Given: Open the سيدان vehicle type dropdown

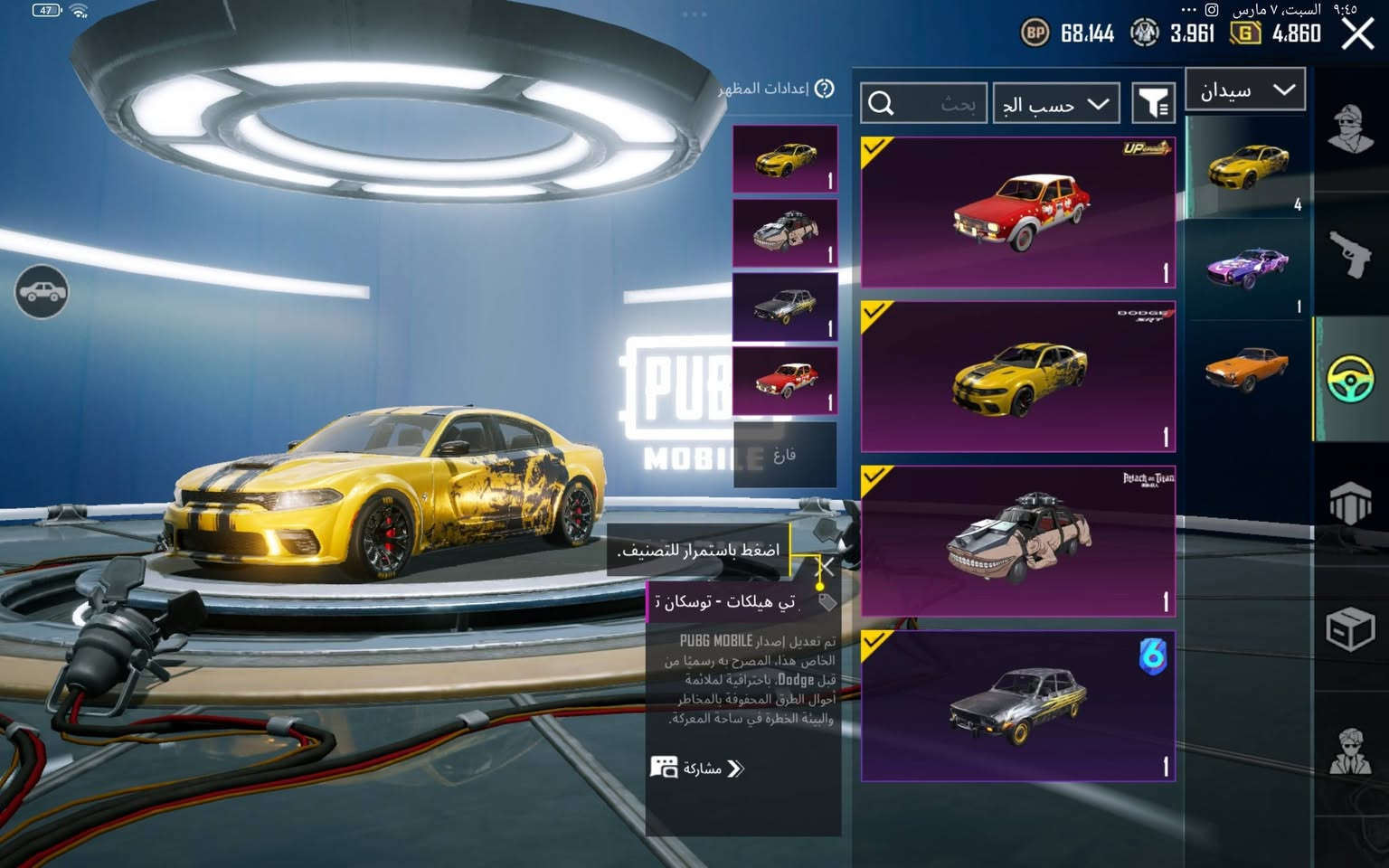Looking at the screenshot, I should coord(1245,90).
